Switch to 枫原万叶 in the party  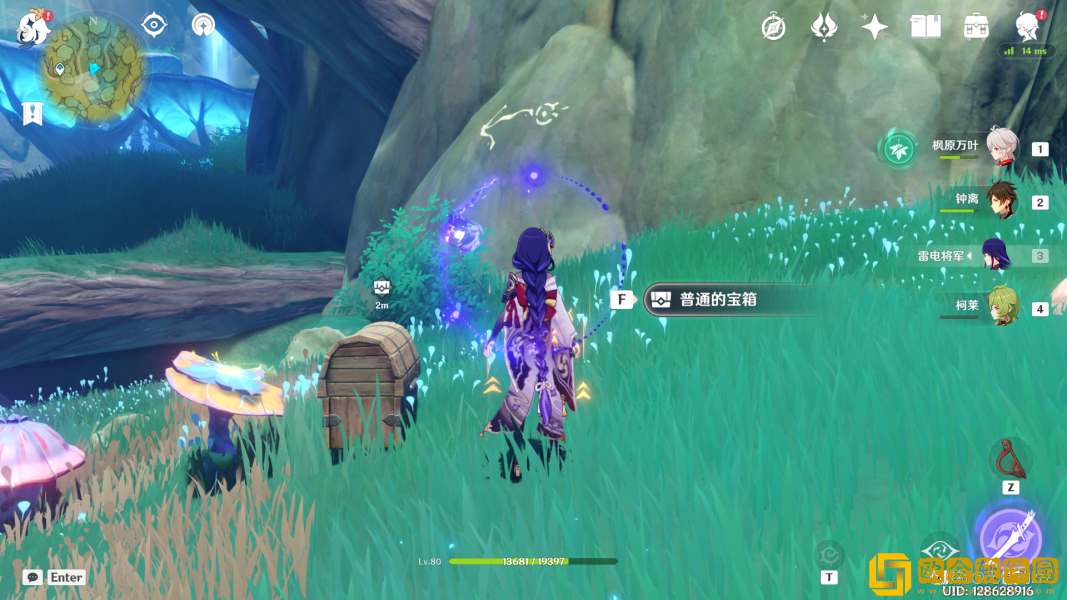point(1001,147)
